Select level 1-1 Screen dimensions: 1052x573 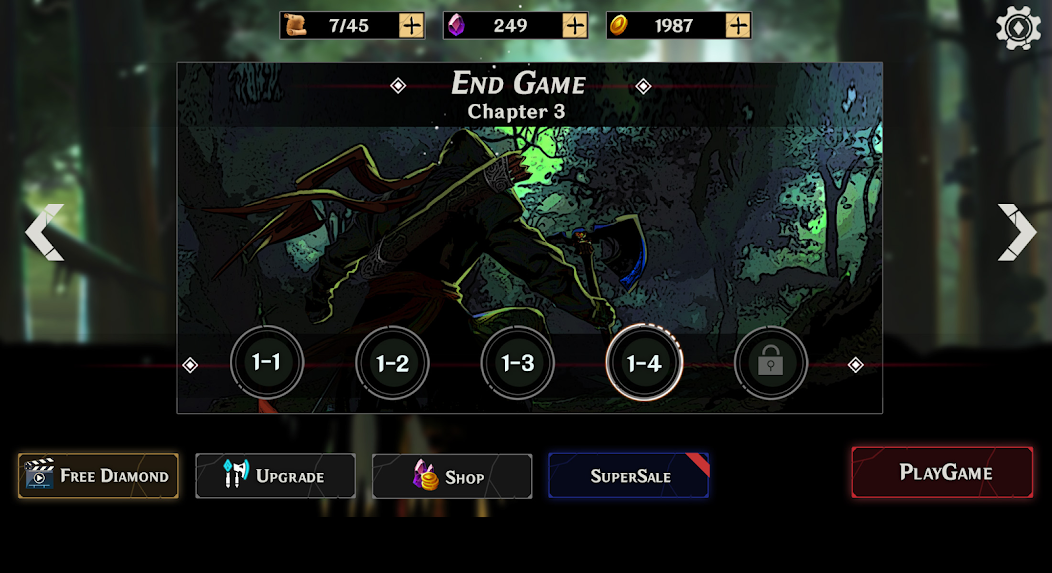267,363
